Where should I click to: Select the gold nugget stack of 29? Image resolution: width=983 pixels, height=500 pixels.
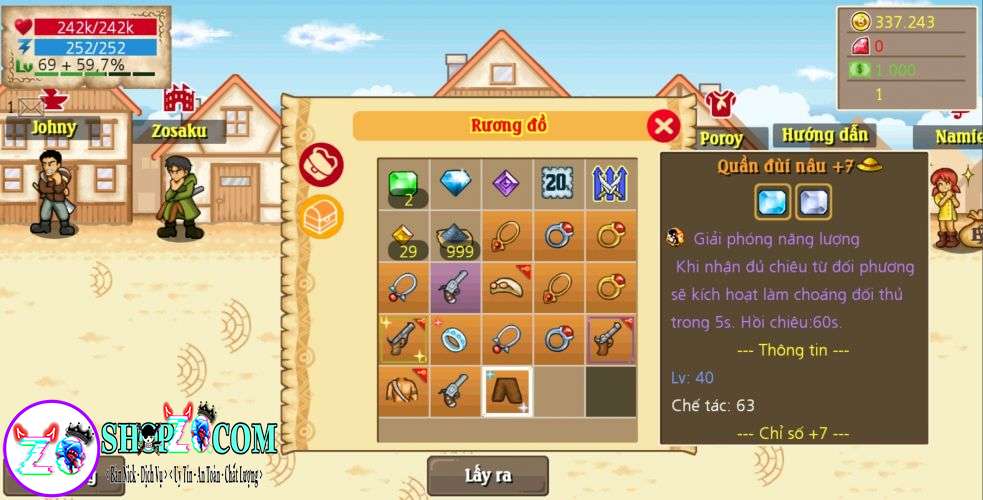[x=403, y=236]
